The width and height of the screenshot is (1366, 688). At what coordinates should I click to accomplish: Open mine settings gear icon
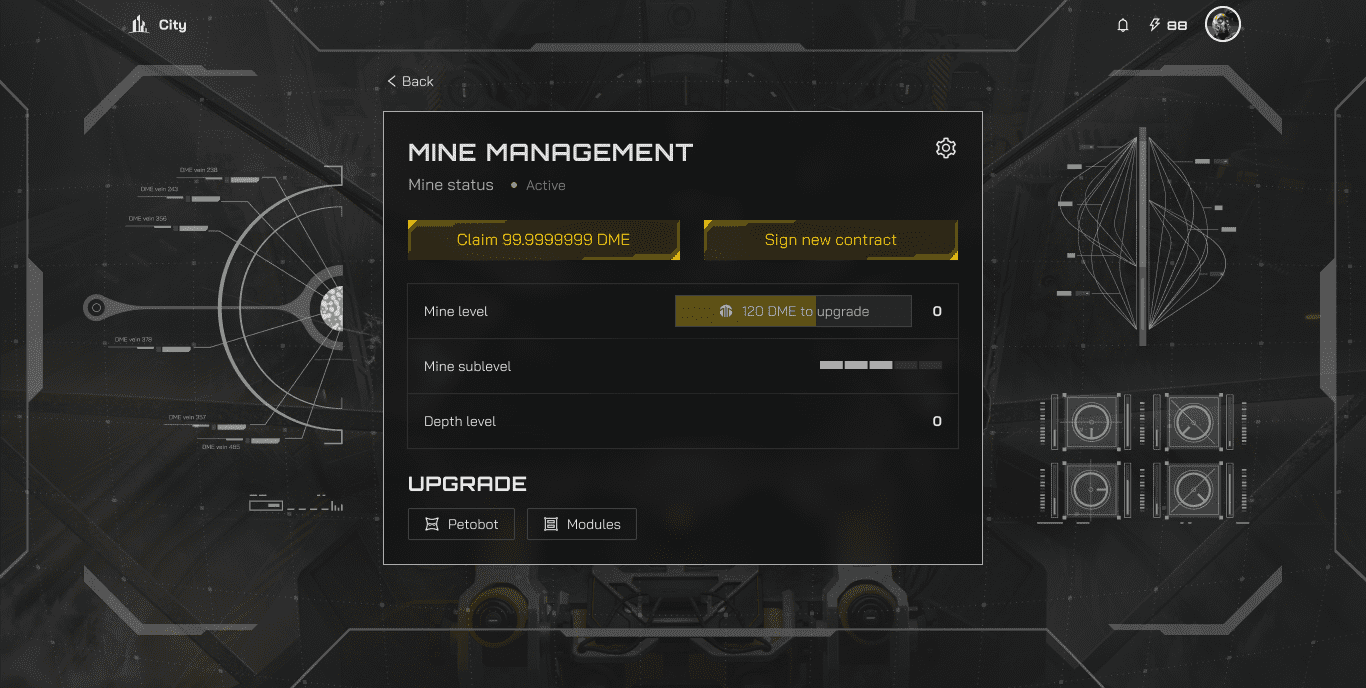[x=945, y=148]
